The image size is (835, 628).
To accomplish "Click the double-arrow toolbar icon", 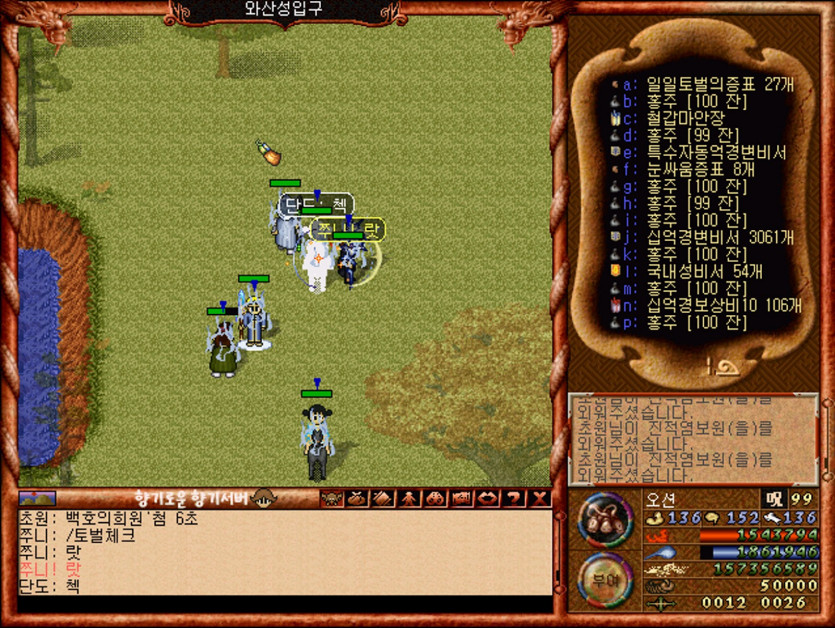I will pyautogui.click(x=488, y=497).
